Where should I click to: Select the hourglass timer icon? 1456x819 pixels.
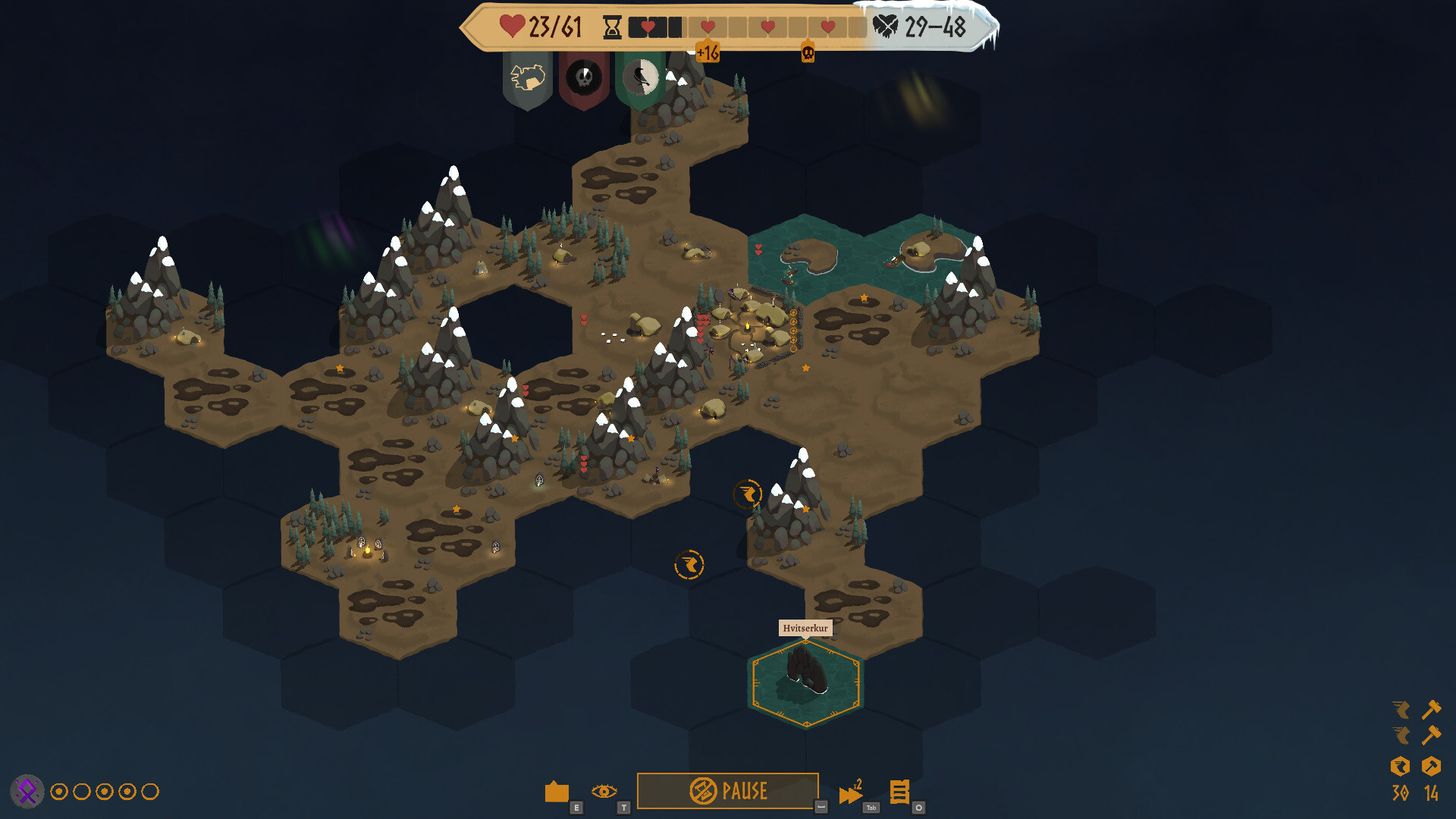611,27
